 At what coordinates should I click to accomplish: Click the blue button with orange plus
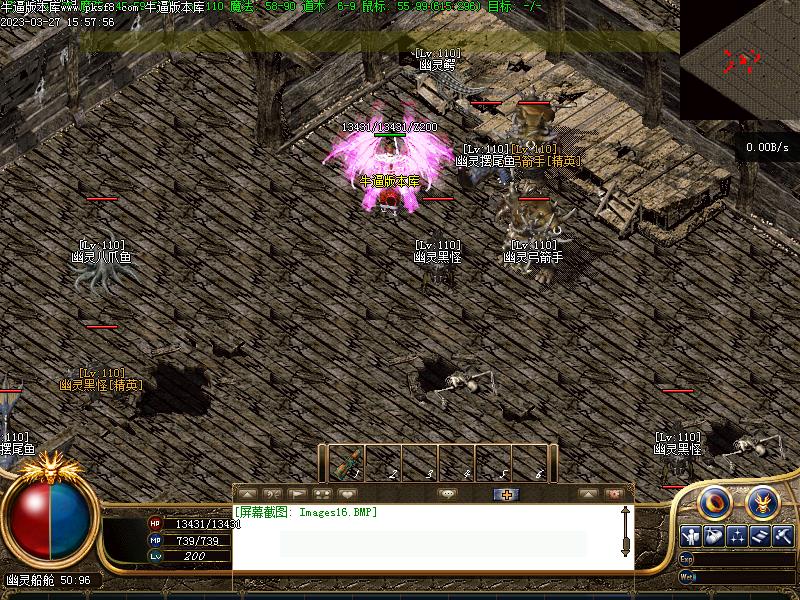tap(506, 494)
